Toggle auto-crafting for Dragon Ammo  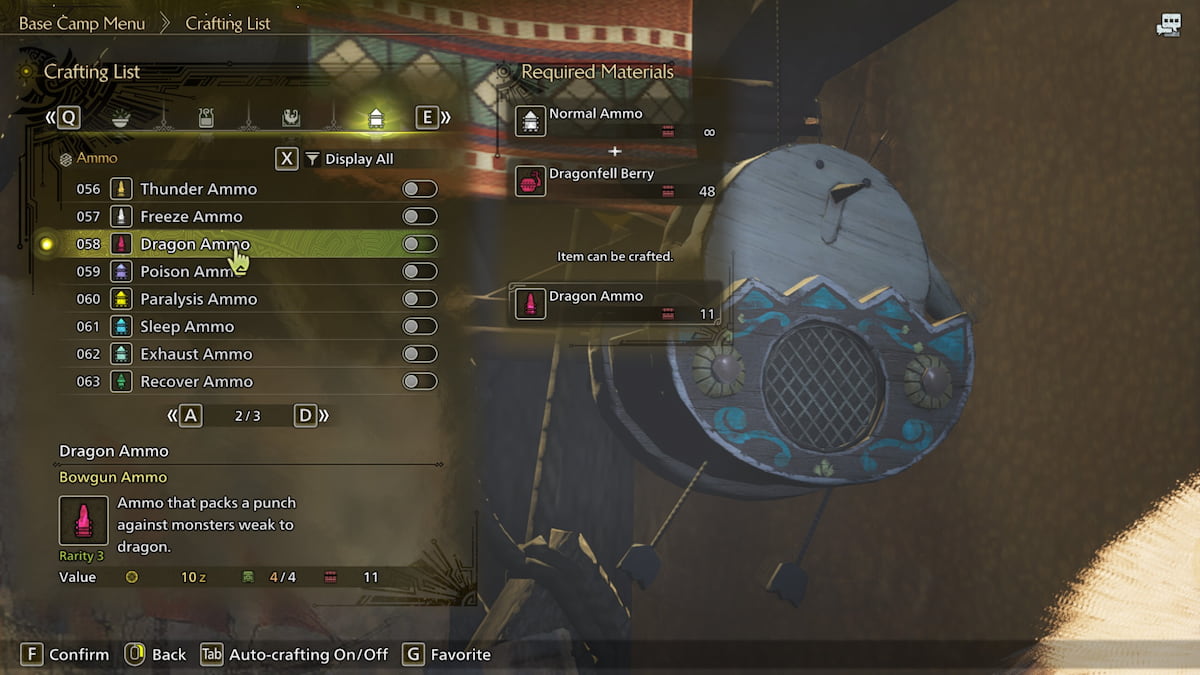pos(420,244)
